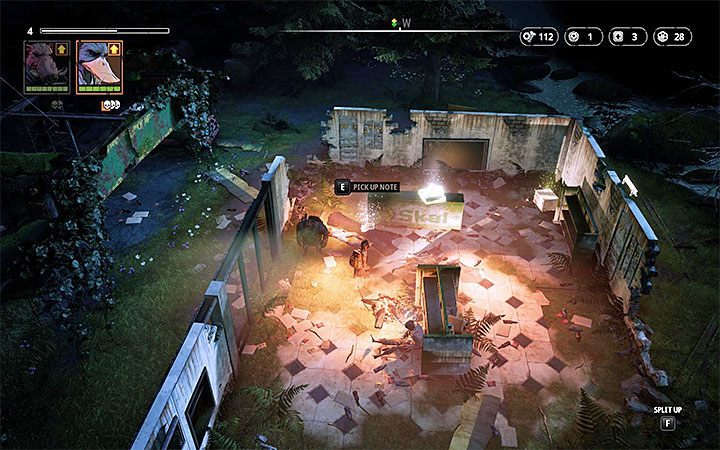Open level-up arrow on duck portrait
Image resolution: width=720 pixels, height=450 pixels.
click(x=116, y=47)
